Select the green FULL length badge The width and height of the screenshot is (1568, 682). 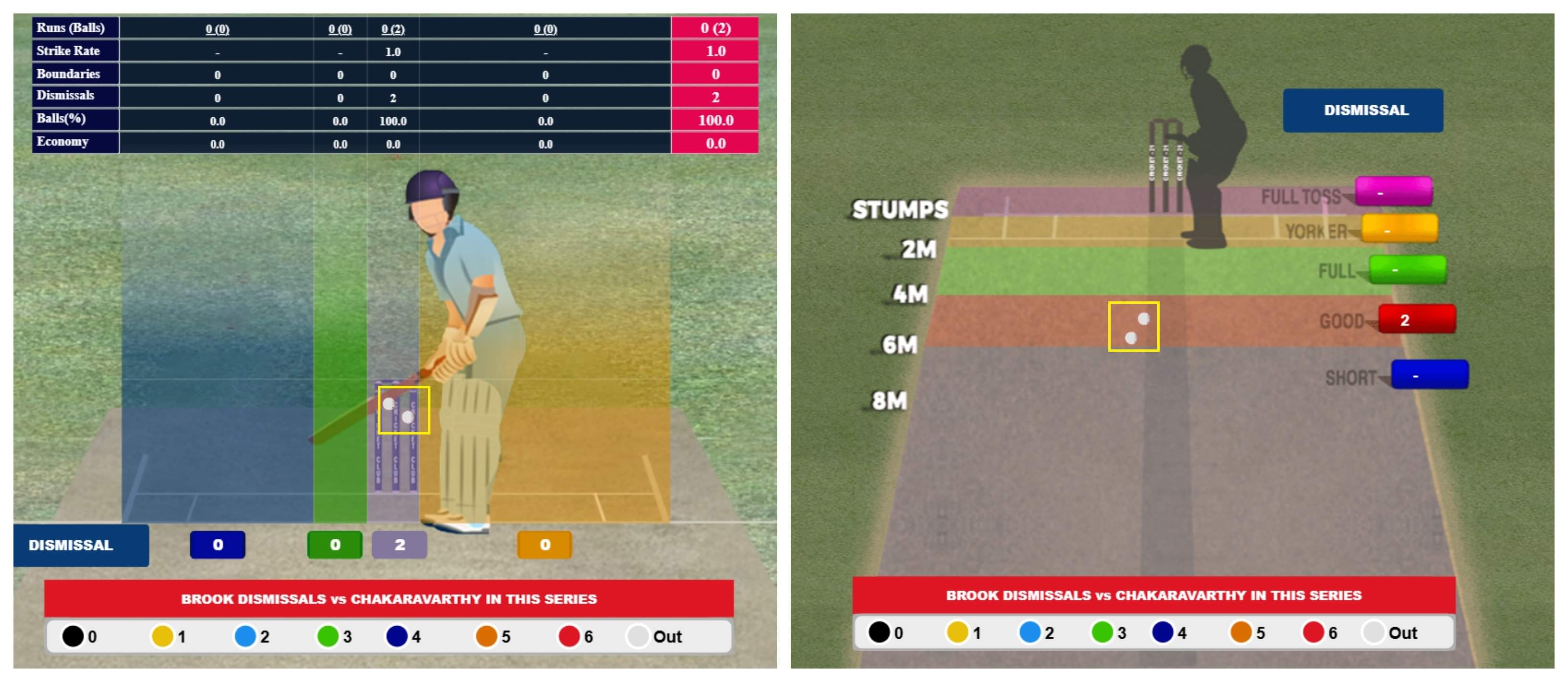coord(1407,269)
